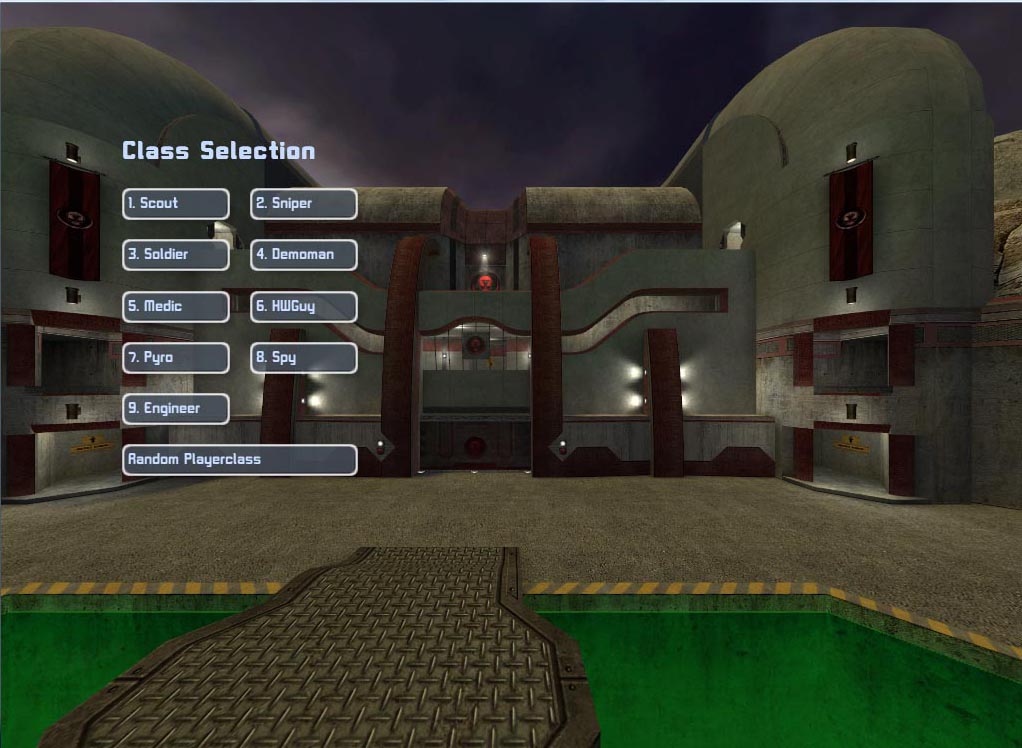The image size is (1022, 748).
Task: Choose the Sniper class
Action: coord(303,204)
